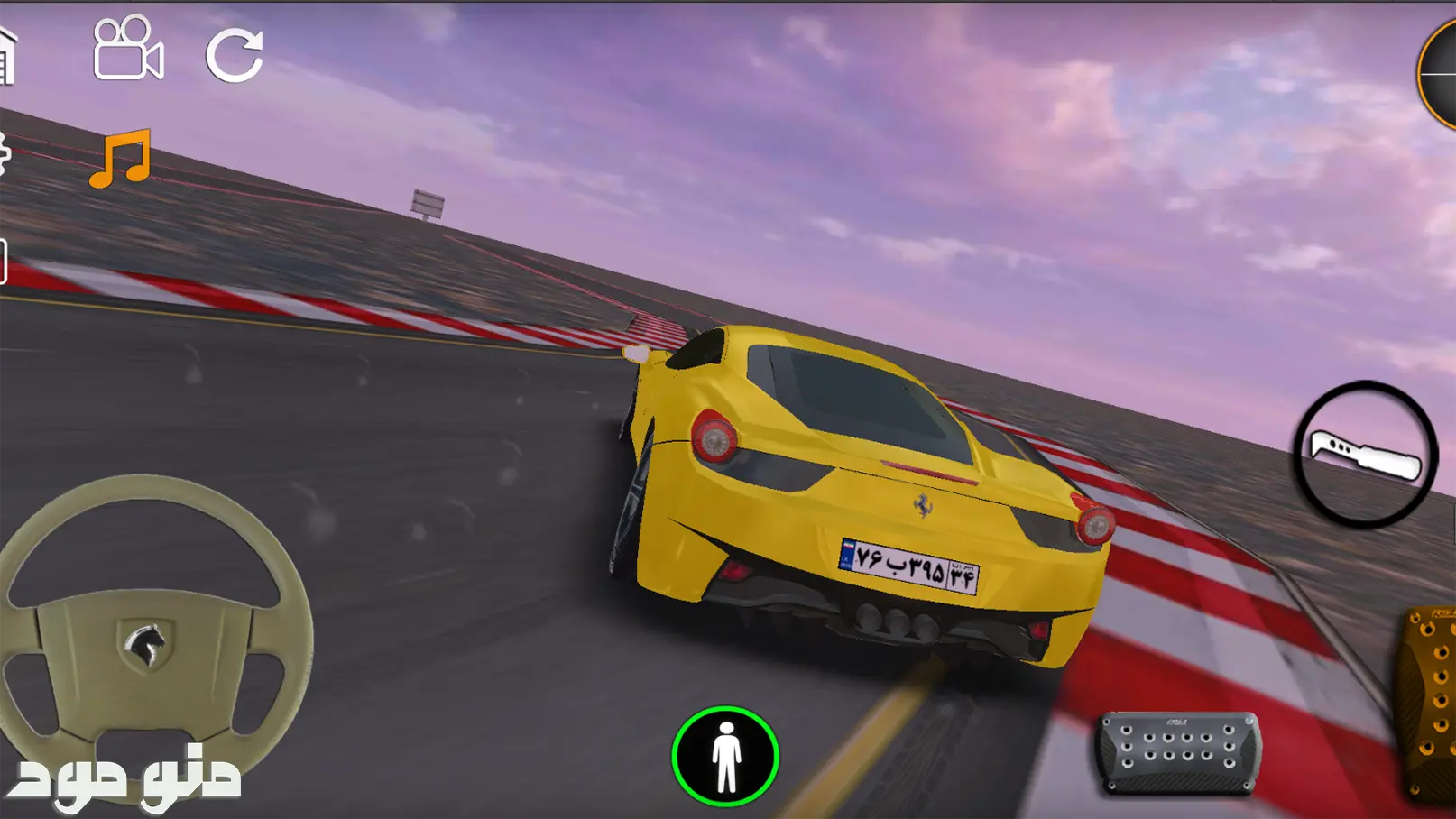Step on the grey brake pedal

point(1178,752)
